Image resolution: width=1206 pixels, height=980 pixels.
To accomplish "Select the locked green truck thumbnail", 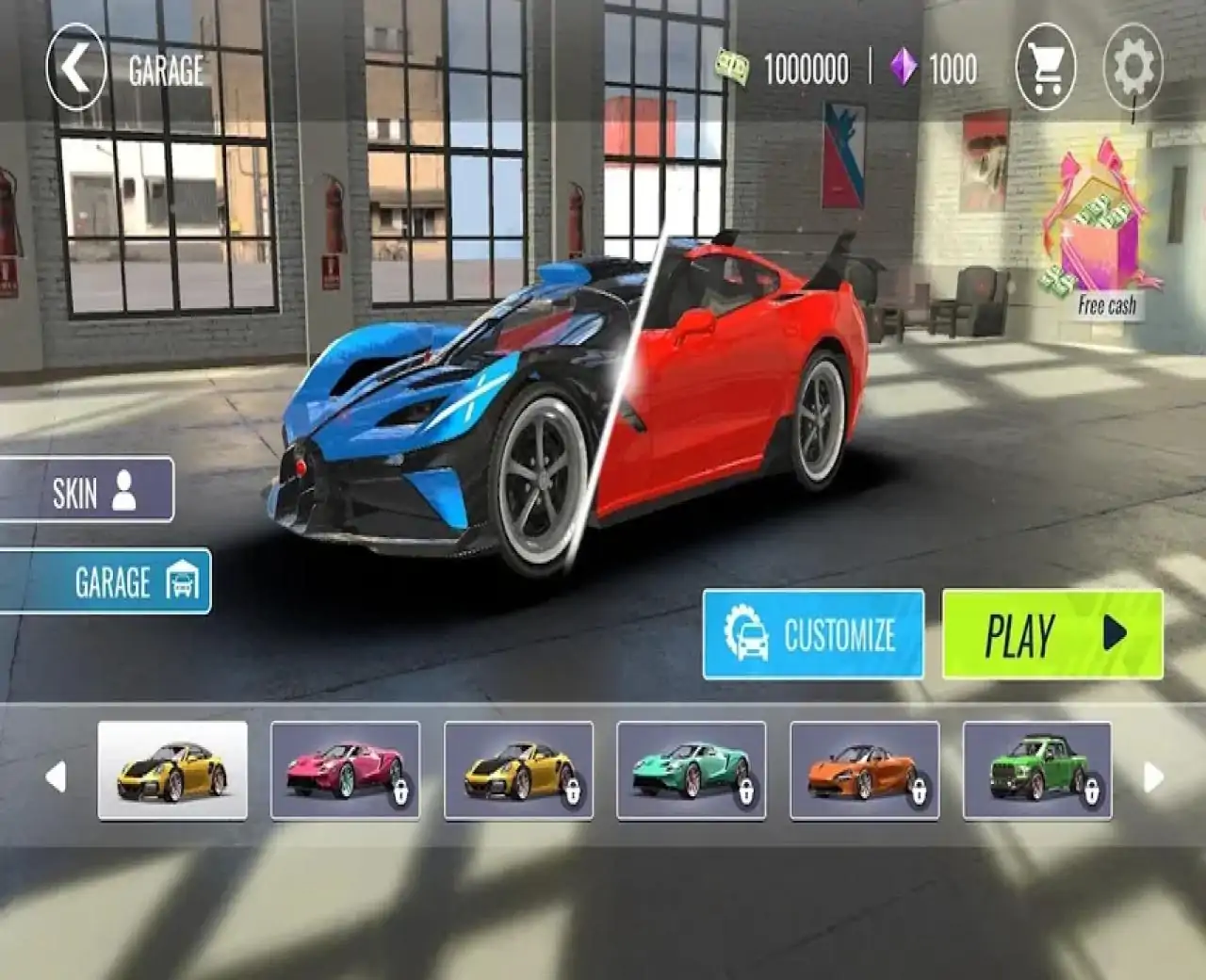I will pos(1036,770).
